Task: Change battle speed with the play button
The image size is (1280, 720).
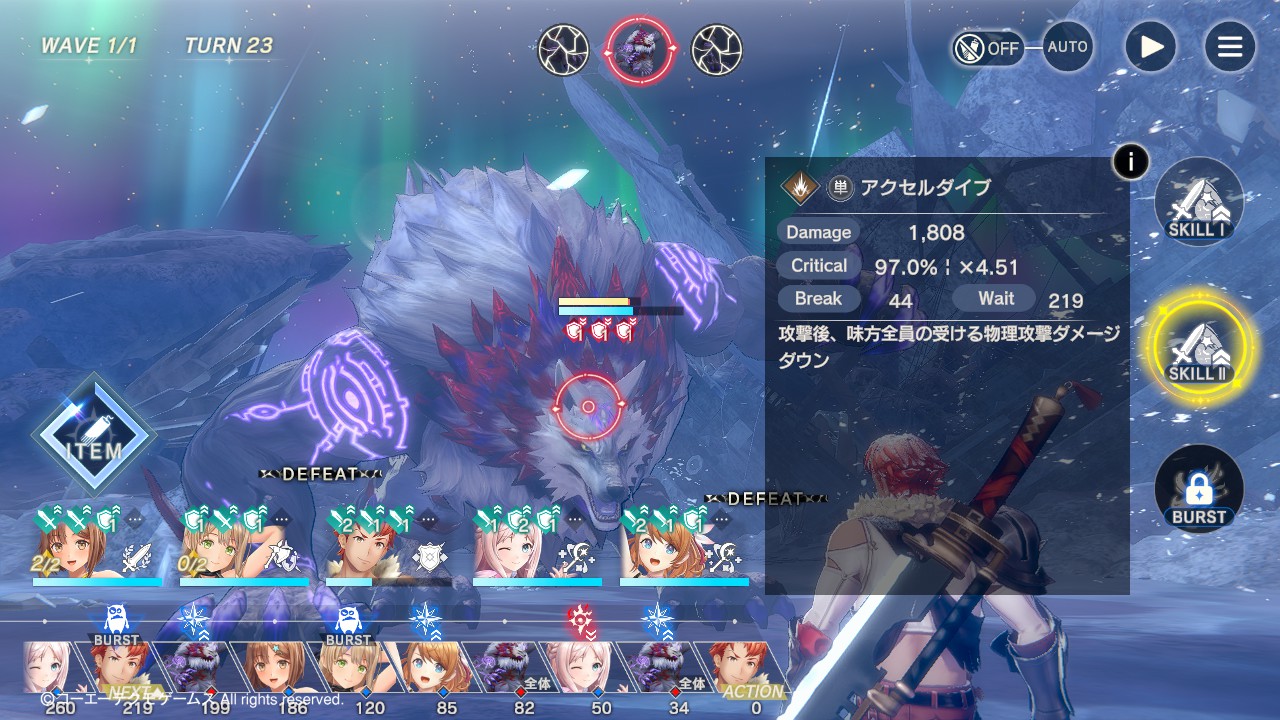Action: point(1150,47)
